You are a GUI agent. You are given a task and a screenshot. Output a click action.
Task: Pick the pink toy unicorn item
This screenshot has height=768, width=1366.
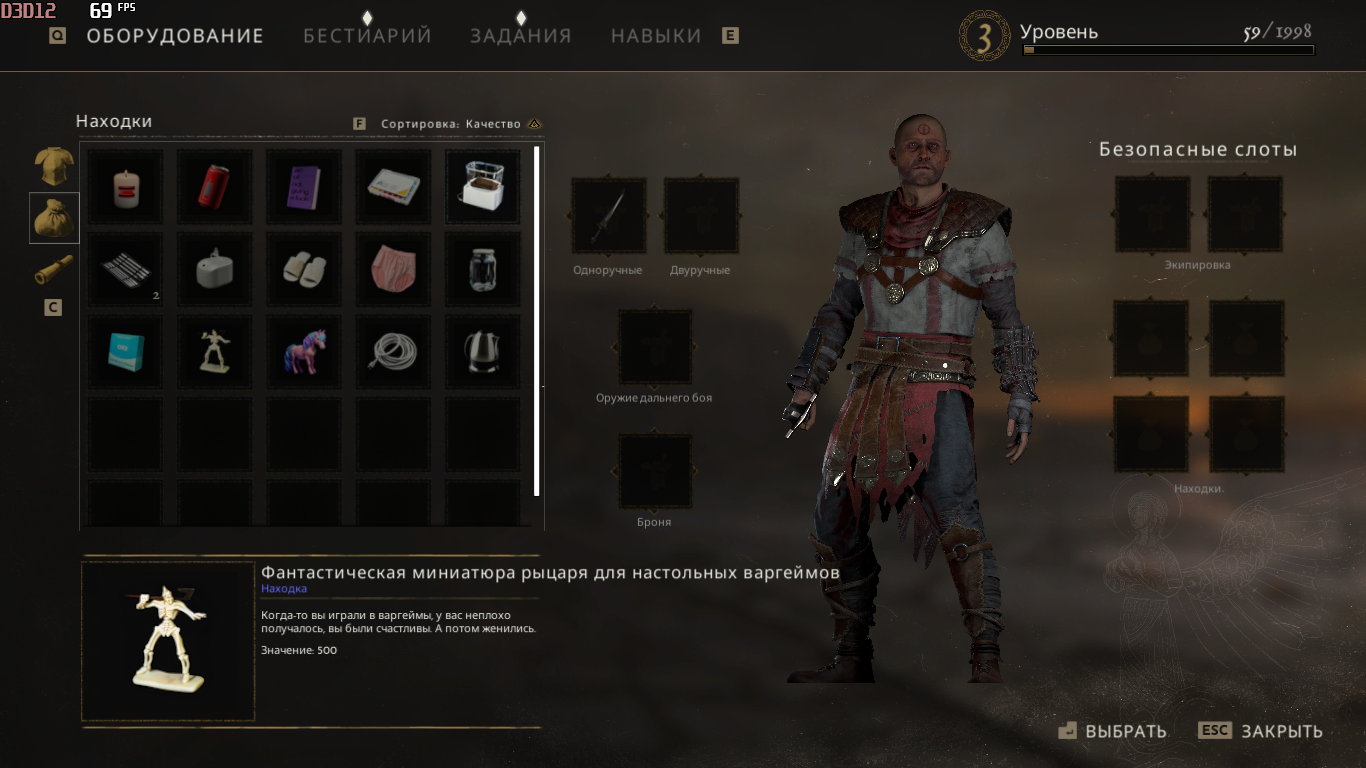[x=304, y=352]
